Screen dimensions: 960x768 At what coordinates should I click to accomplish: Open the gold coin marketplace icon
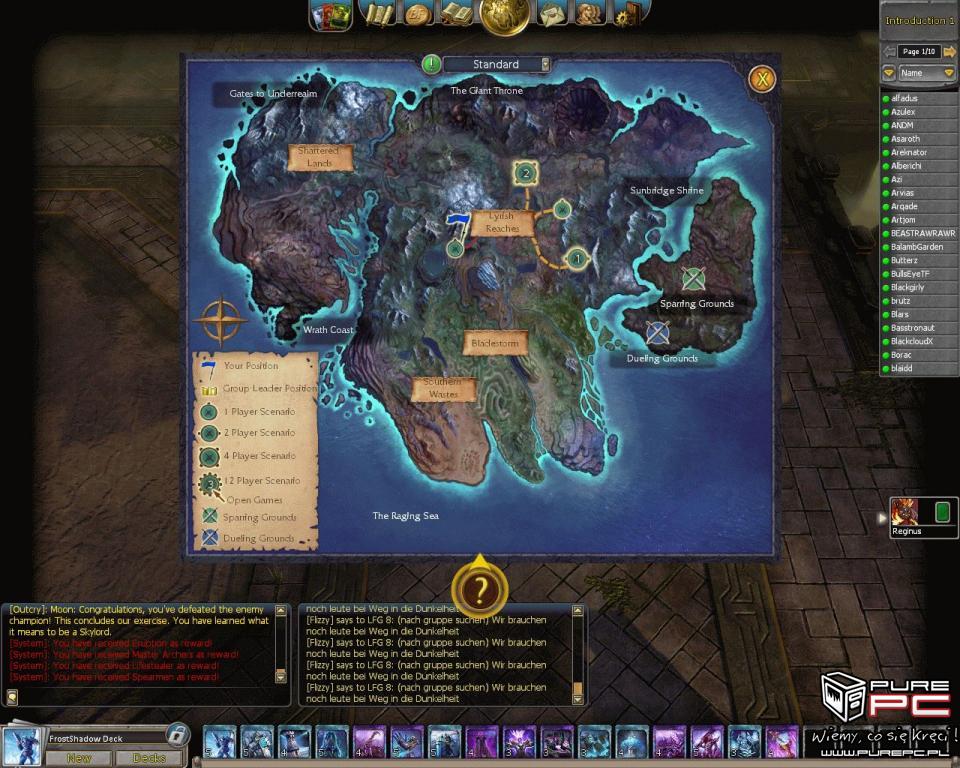pyautogui.click(x=418, y=14)
